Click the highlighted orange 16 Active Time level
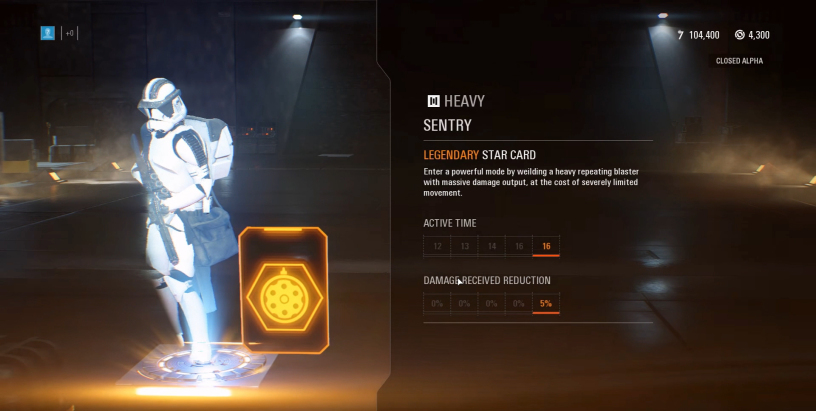The image size is (816, 411). 546,246
